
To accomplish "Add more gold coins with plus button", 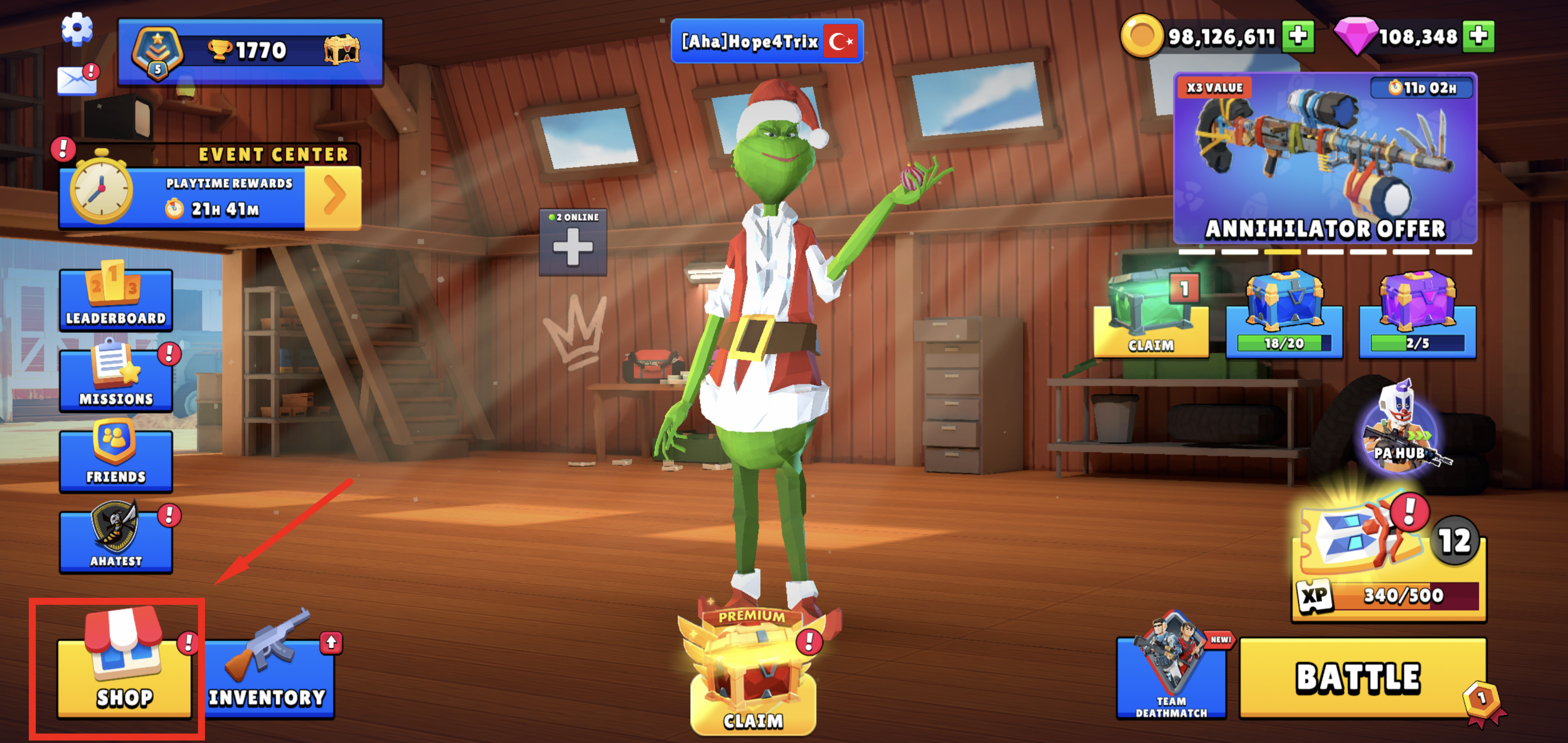I will pos(1297,37).
